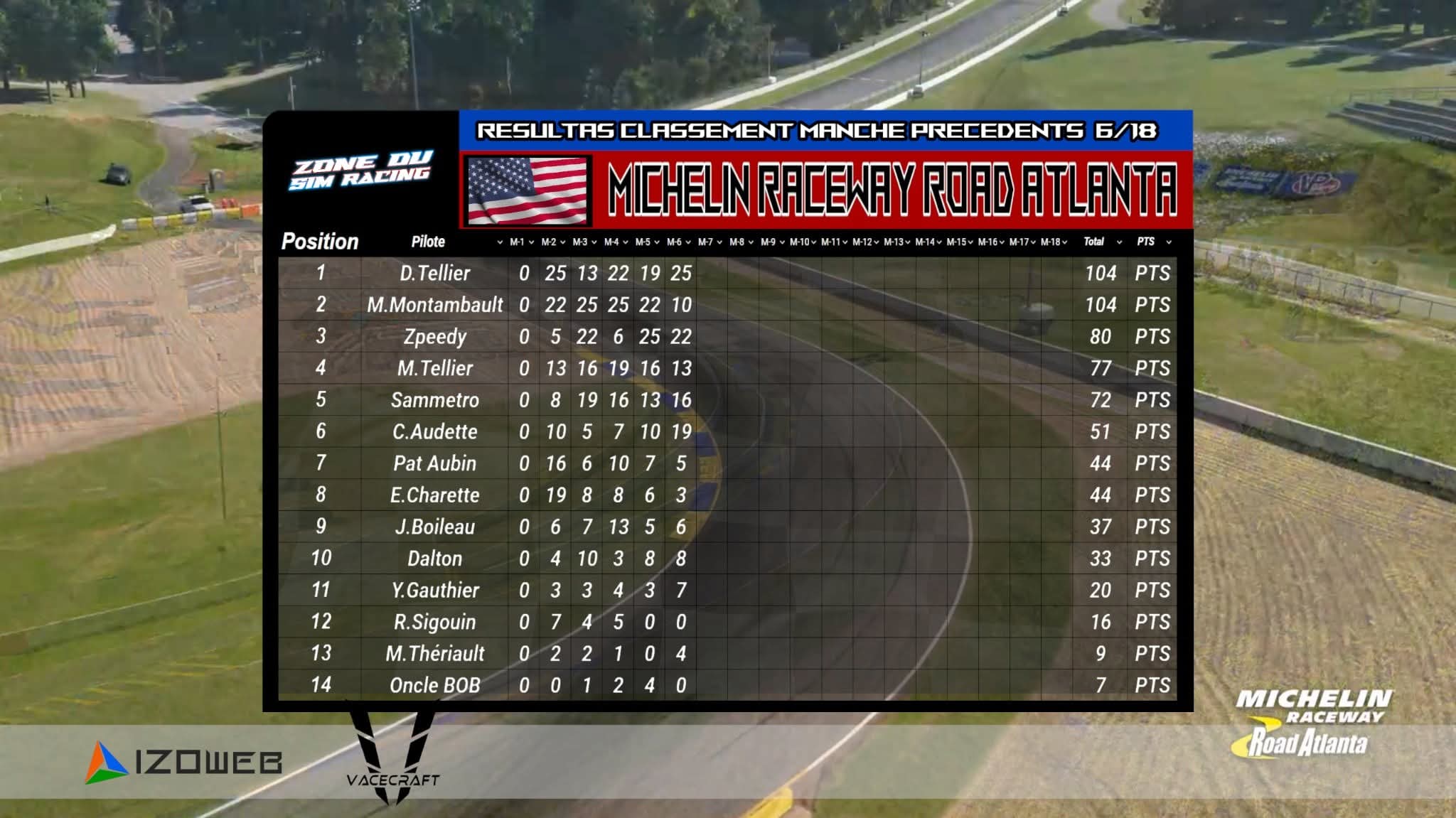Select the Dalton standings row
This screenshot has width=1456, height=818.
[x=434, y=559]
